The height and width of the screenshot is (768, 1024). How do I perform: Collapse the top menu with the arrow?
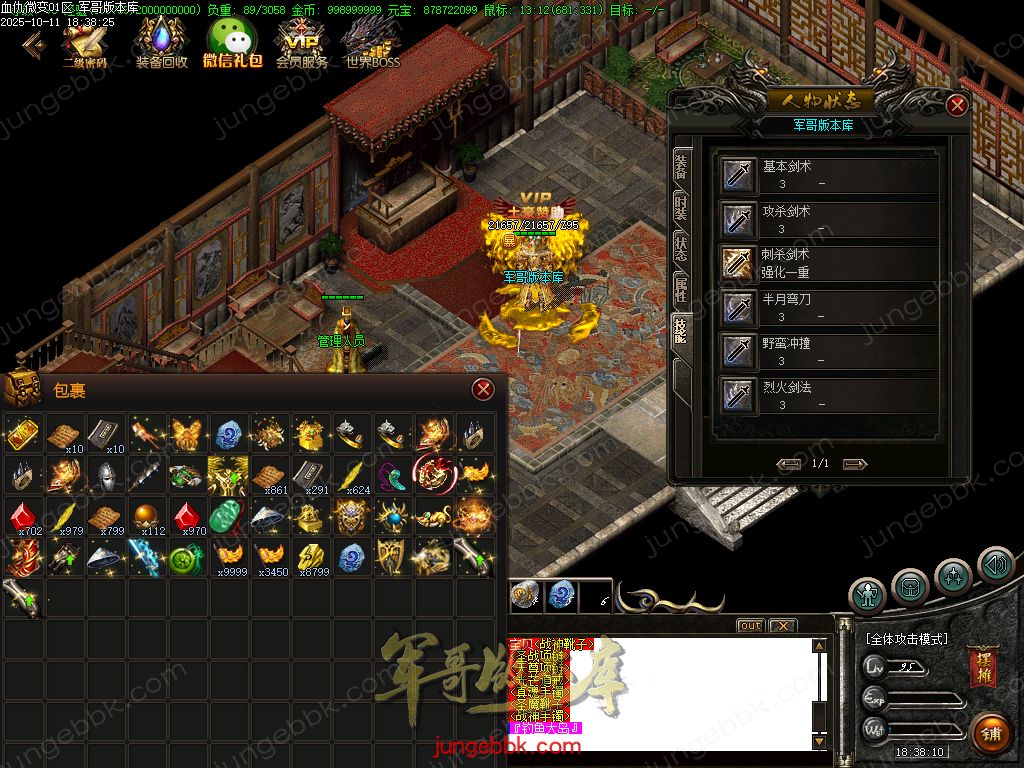pos(33,43)
